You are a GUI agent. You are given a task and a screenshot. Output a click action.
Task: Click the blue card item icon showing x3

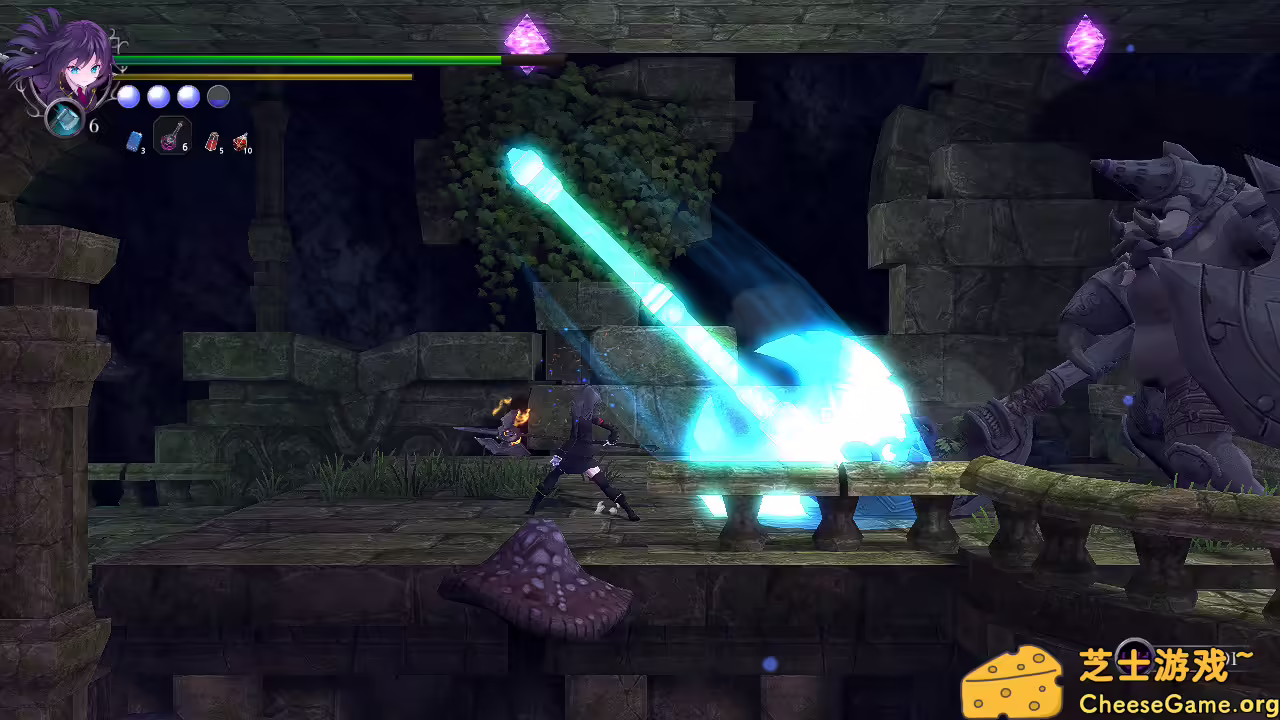coord(135,142)
